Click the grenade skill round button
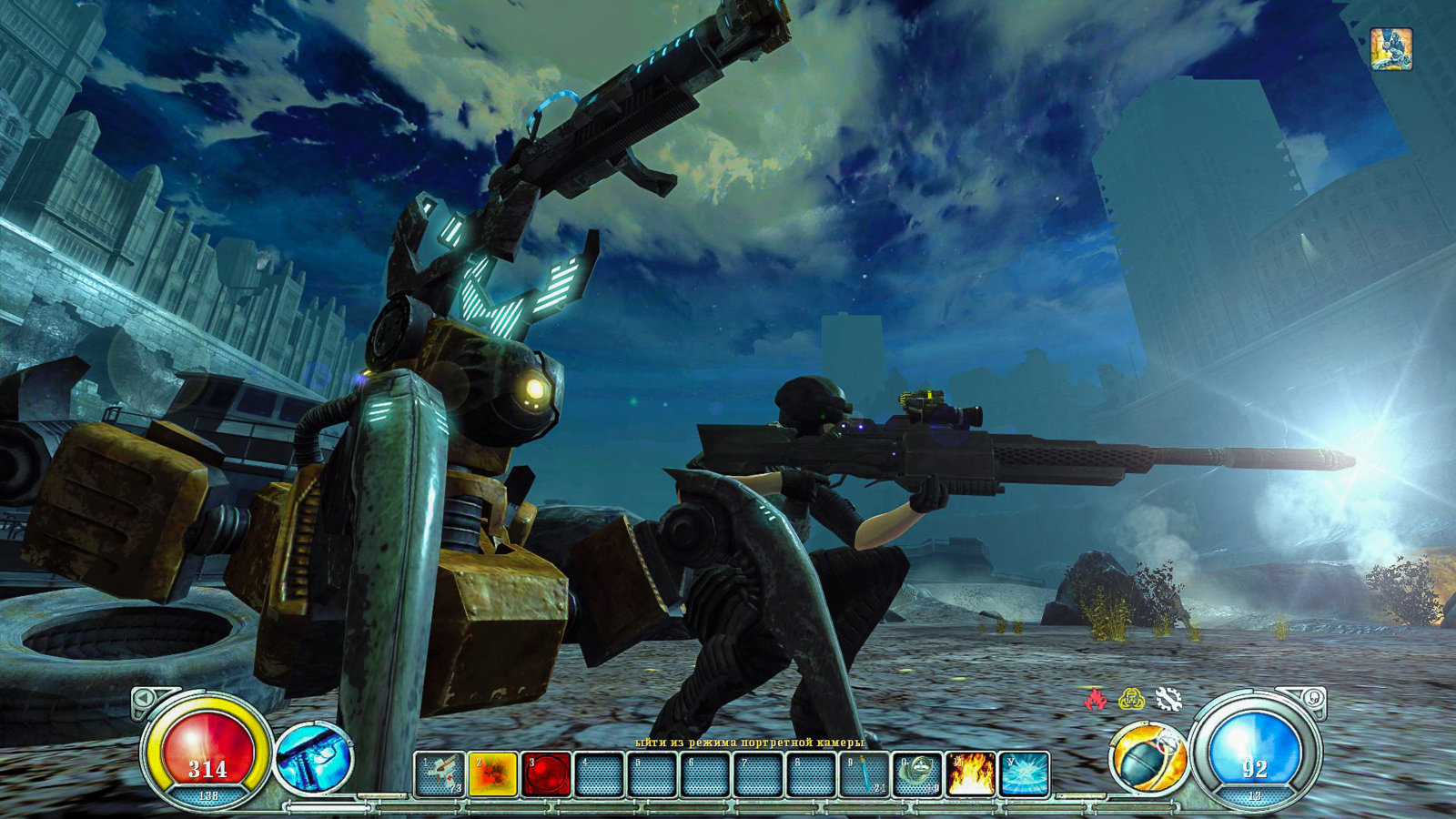This screenshot has width=1456, height=819. click(1148, 757)
